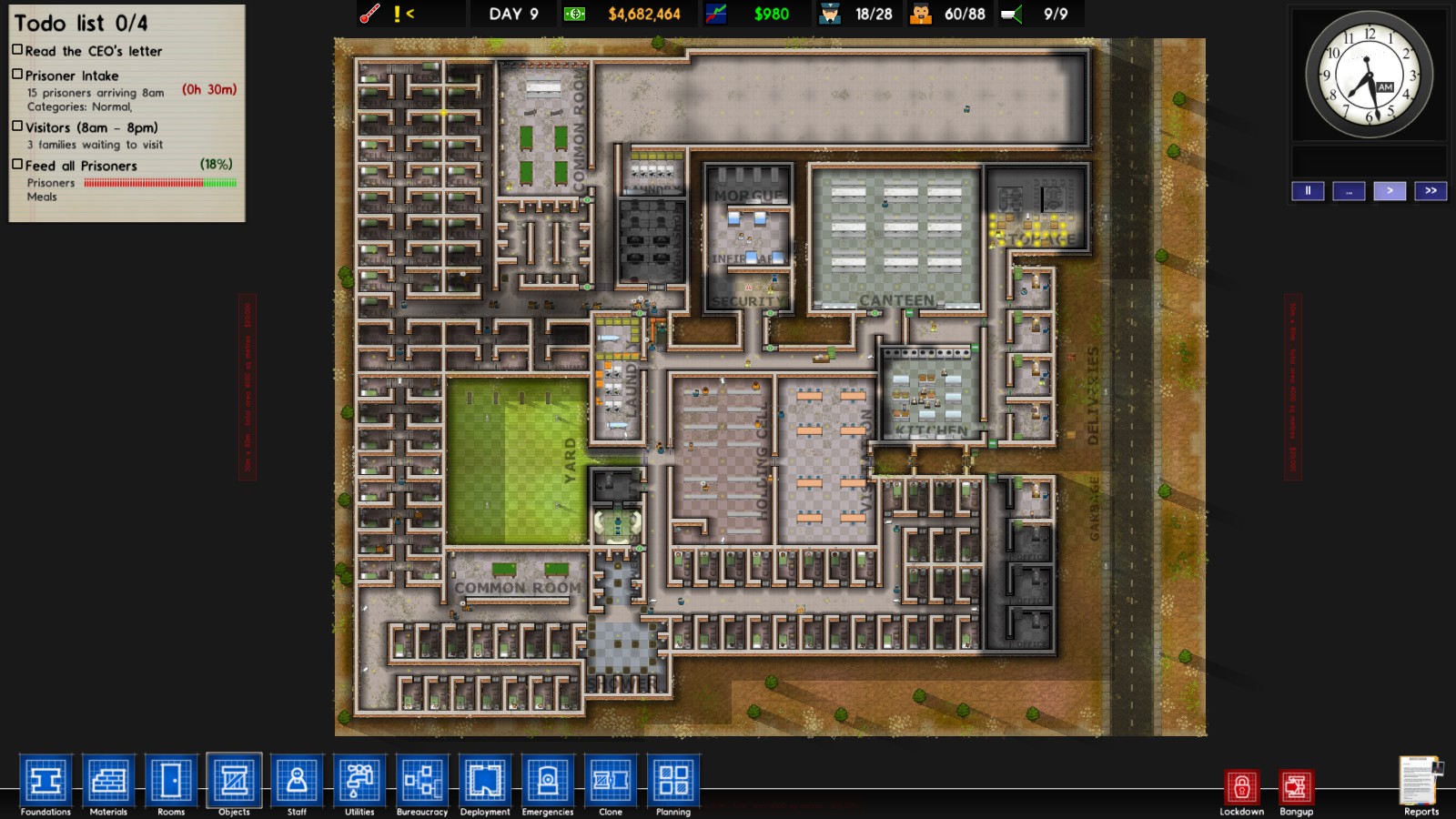
Task: Open the Emergencies menu
Action: point(548,781)
